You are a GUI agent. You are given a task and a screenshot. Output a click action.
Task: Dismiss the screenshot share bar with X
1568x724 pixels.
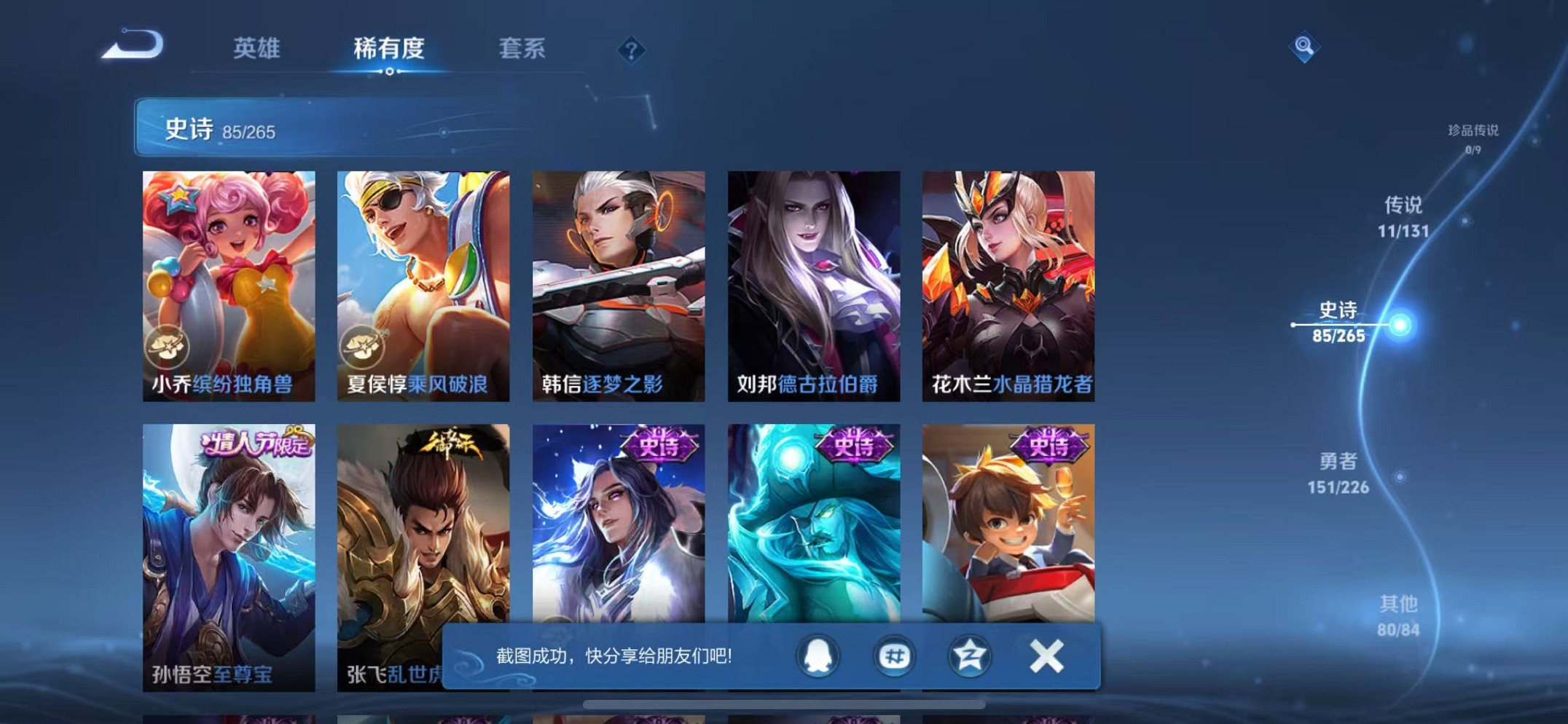pyautogui.click(x=1047, y=656)
